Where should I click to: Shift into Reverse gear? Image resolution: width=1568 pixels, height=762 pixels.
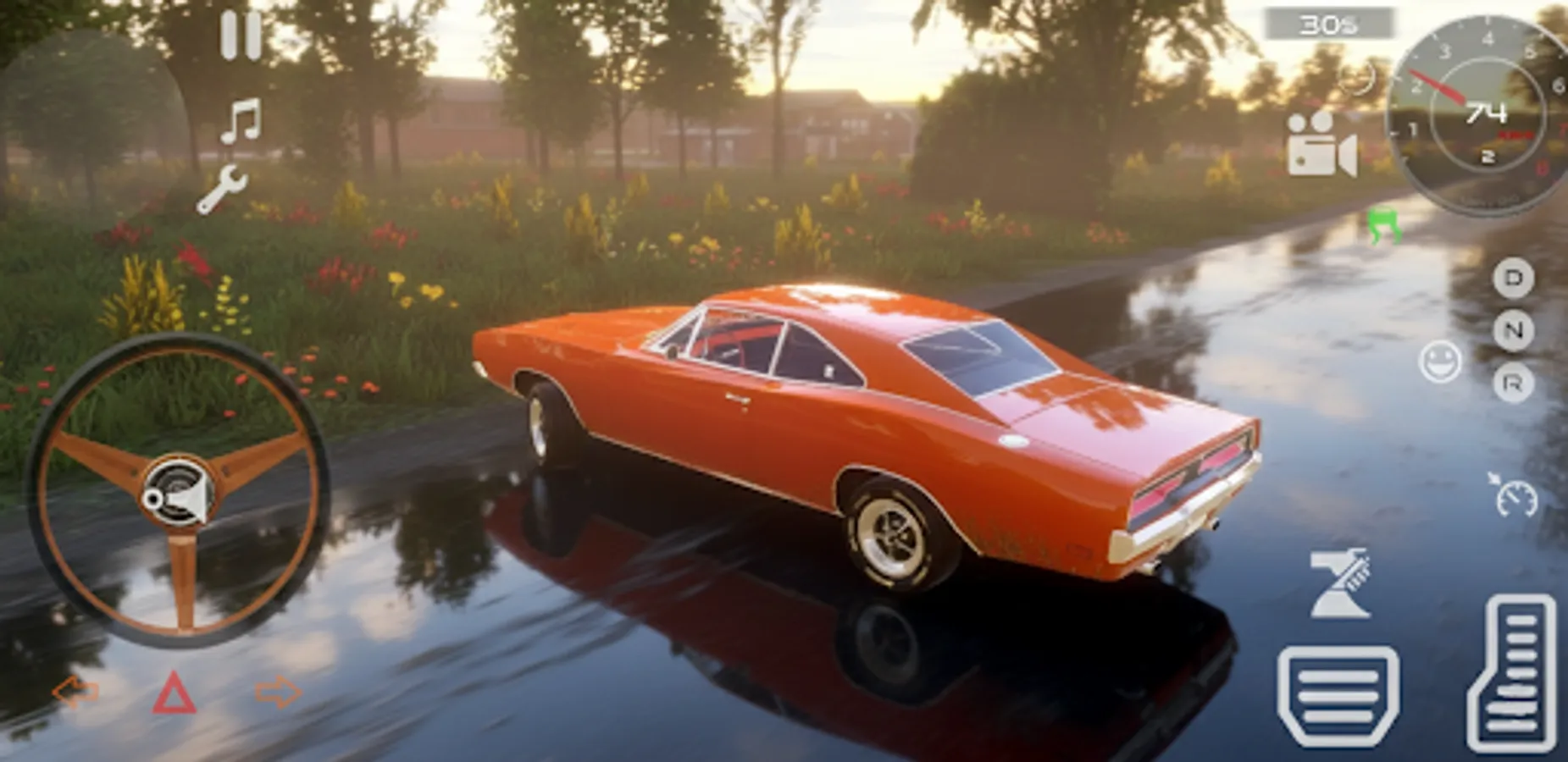[x=1515, y=381]
